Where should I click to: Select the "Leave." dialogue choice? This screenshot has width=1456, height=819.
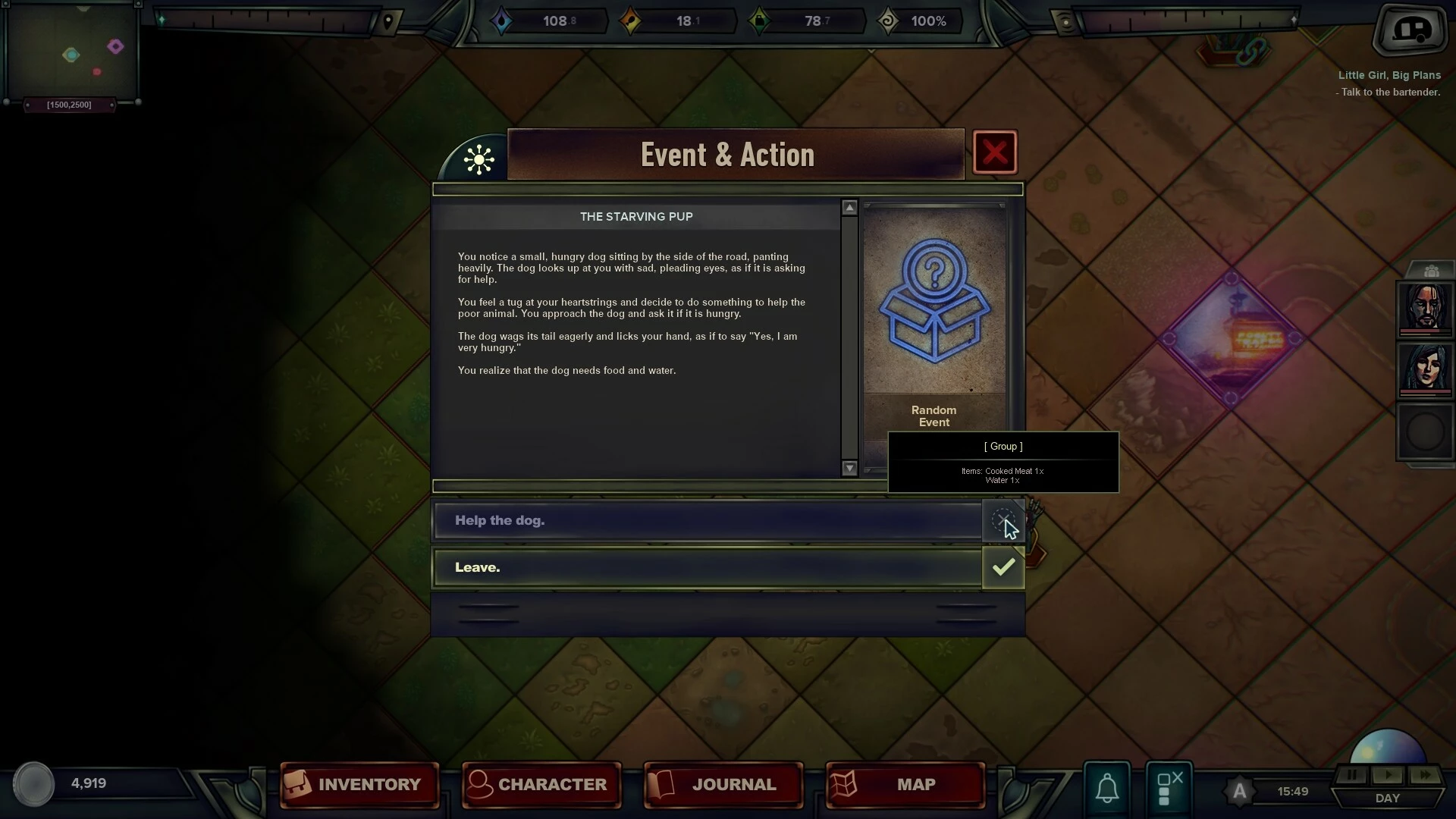coord(708,568)
